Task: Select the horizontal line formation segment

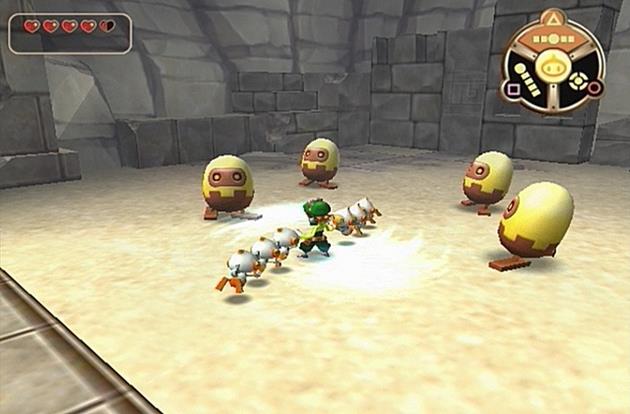Action: pos(552,38)
